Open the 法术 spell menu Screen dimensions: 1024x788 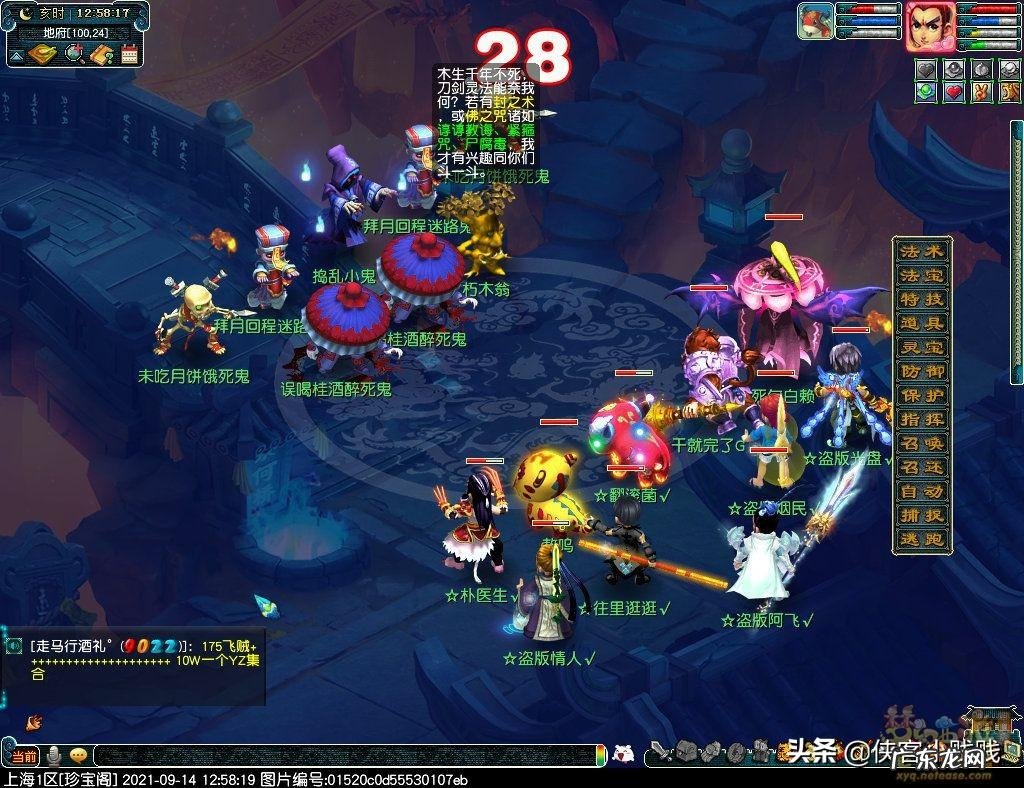pyautogui.click(x=921, y=252)
